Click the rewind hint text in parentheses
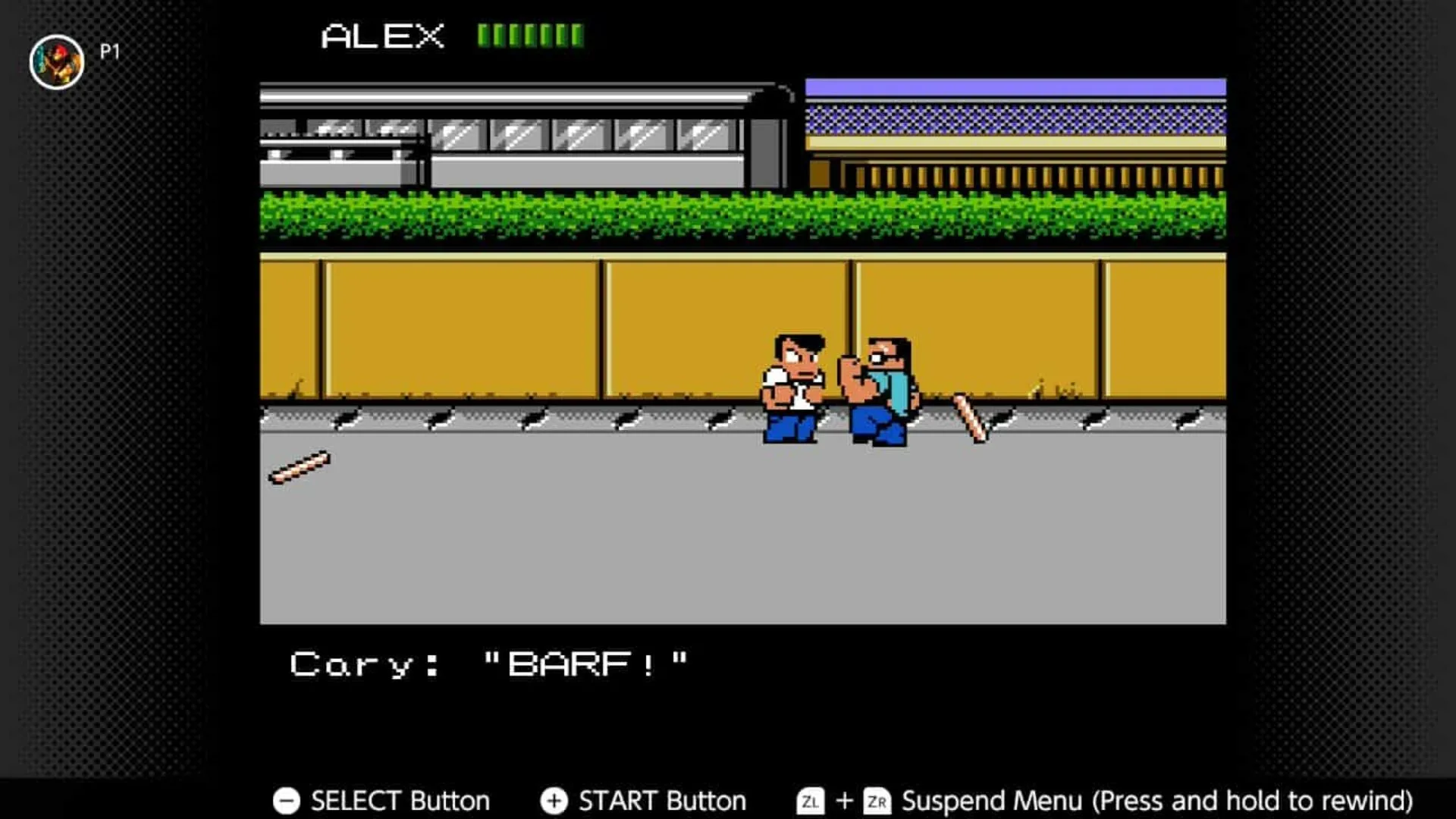Image resolution: width=1456 pixels, height=819 pixels. 1251,800
